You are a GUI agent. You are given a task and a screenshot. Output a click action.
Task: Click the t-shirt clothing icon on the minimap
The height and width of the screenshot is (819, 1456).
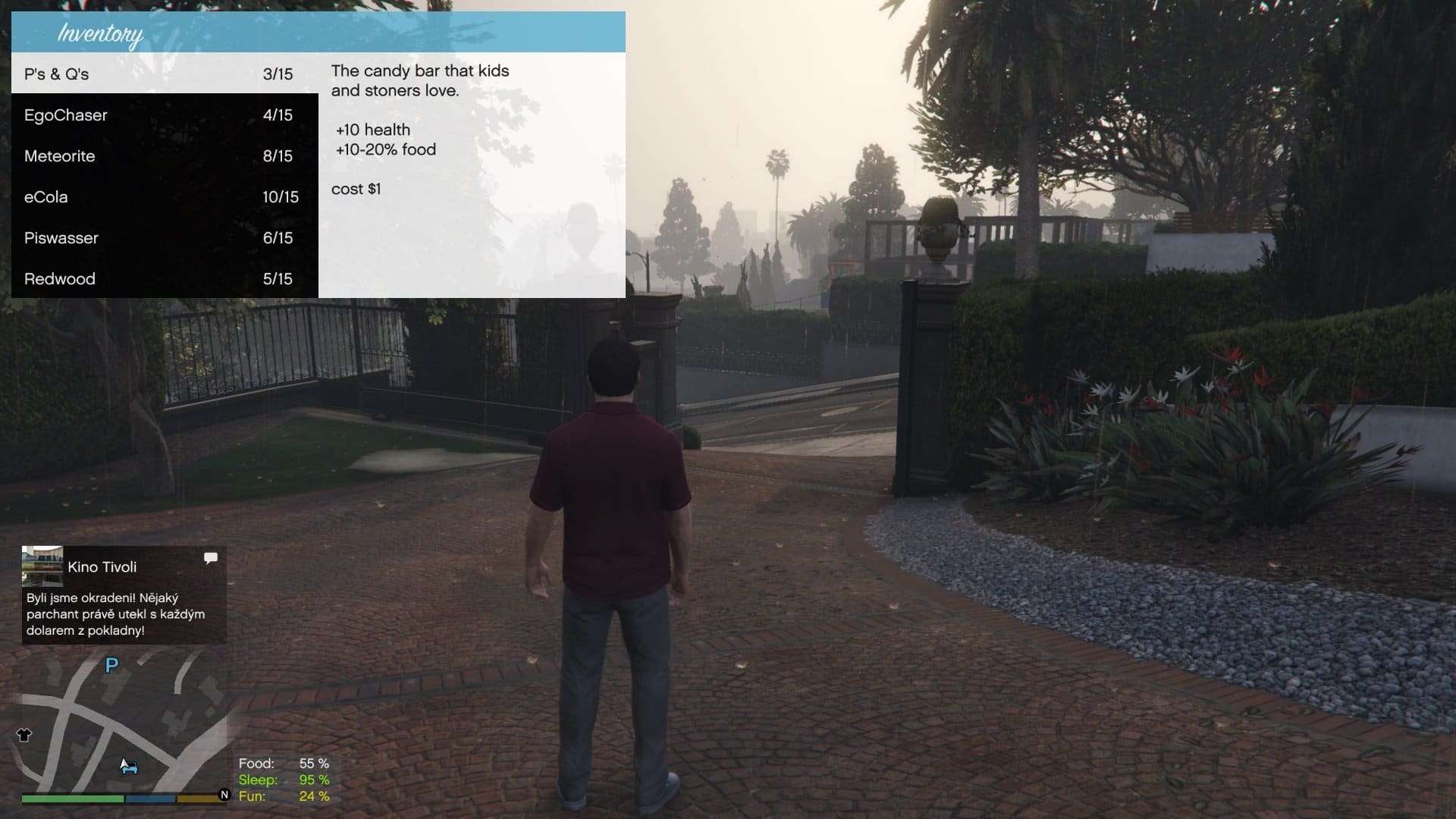25,734
